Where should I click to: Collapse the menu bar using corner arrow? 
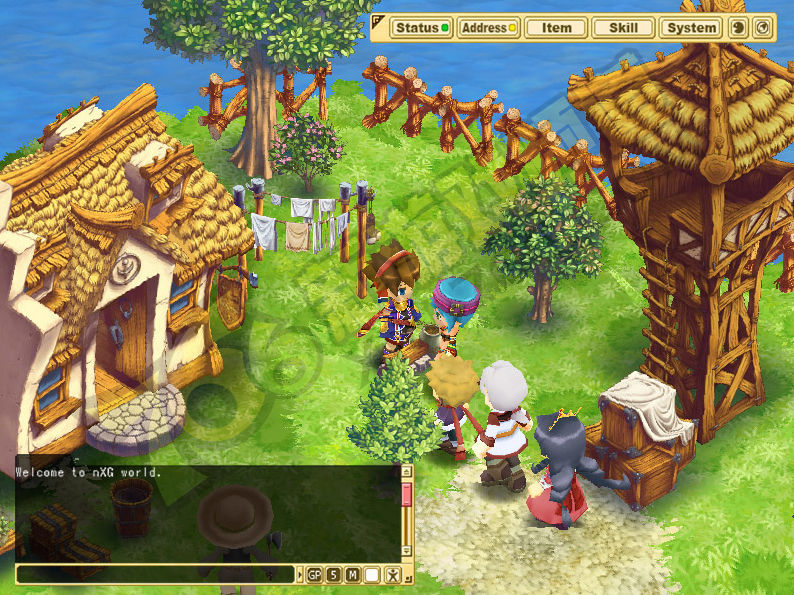coord(377,20)
